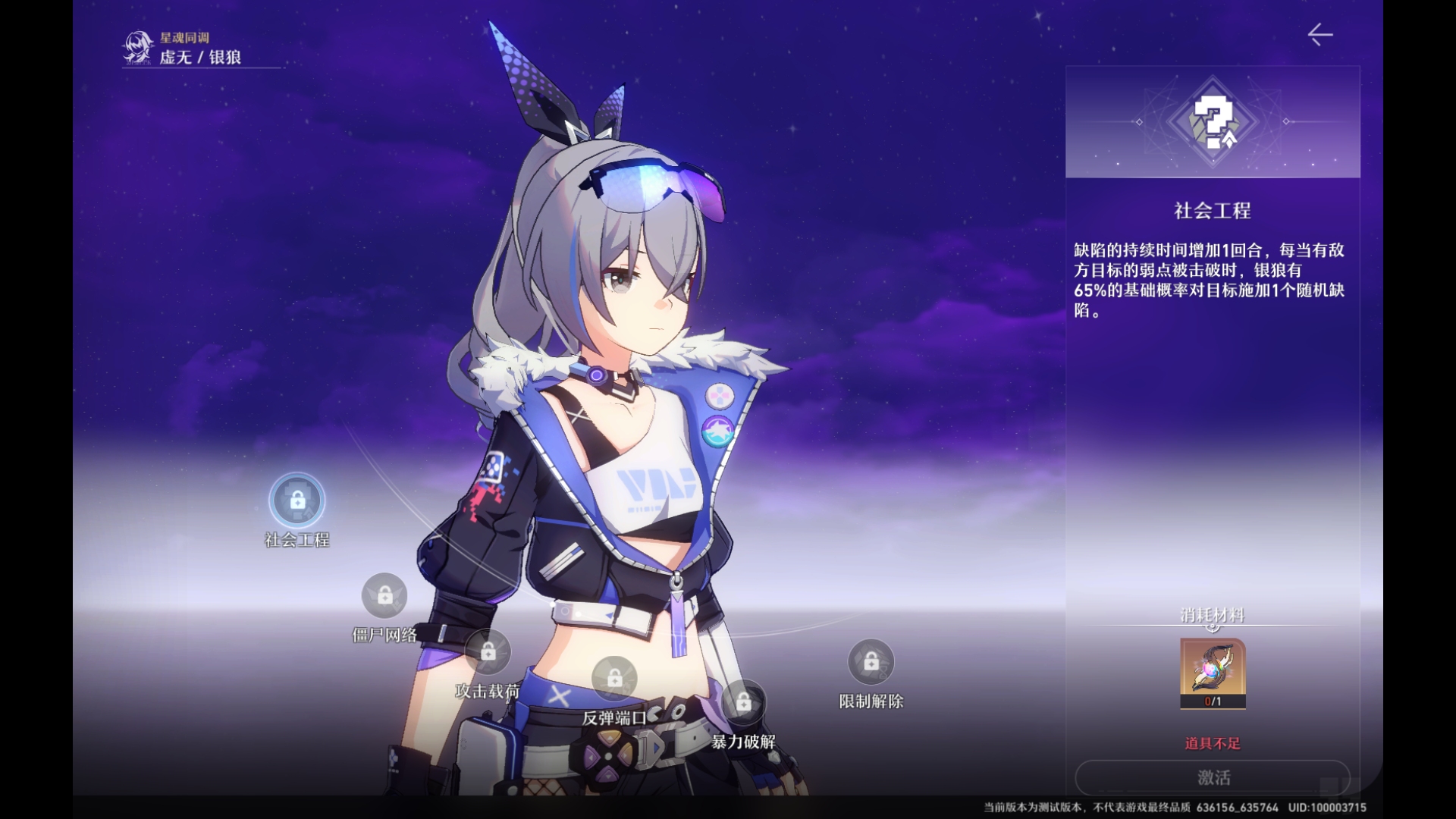
Task: Choose the 攻击载荷 locked node
Action: (x=488, y=652)
